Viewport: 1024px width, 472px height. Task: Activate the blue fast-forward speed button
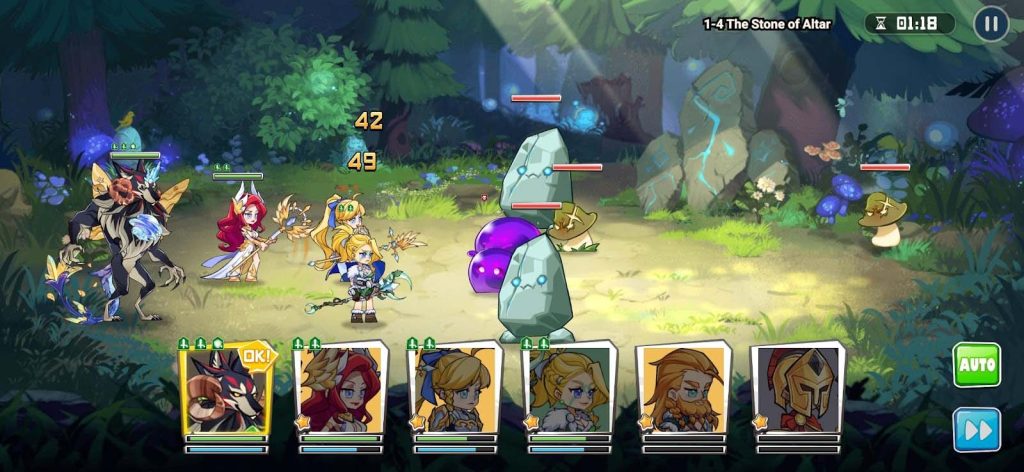click(x=976, y=429)
